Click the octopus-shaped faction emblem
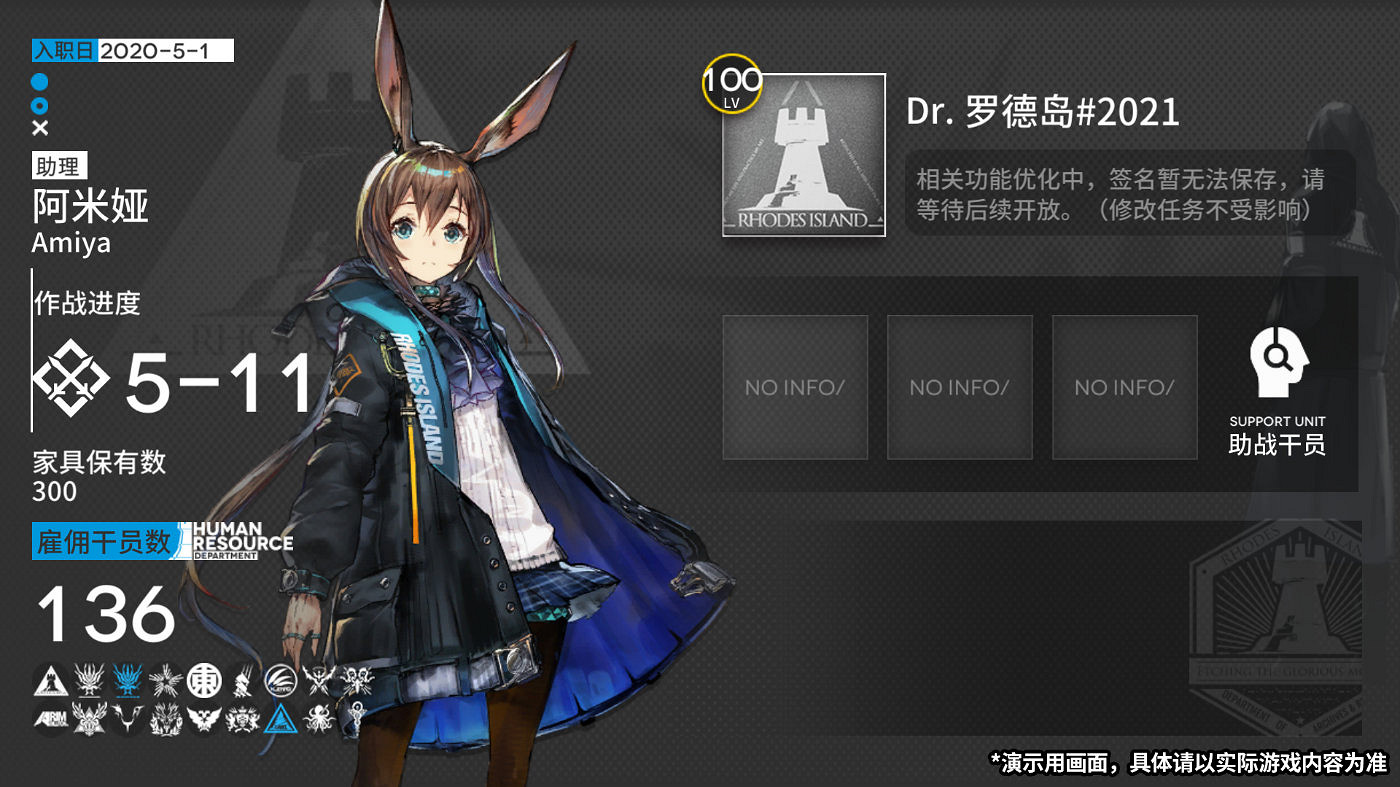Viewport: 1400px width, 787px height. click(318, 718)
